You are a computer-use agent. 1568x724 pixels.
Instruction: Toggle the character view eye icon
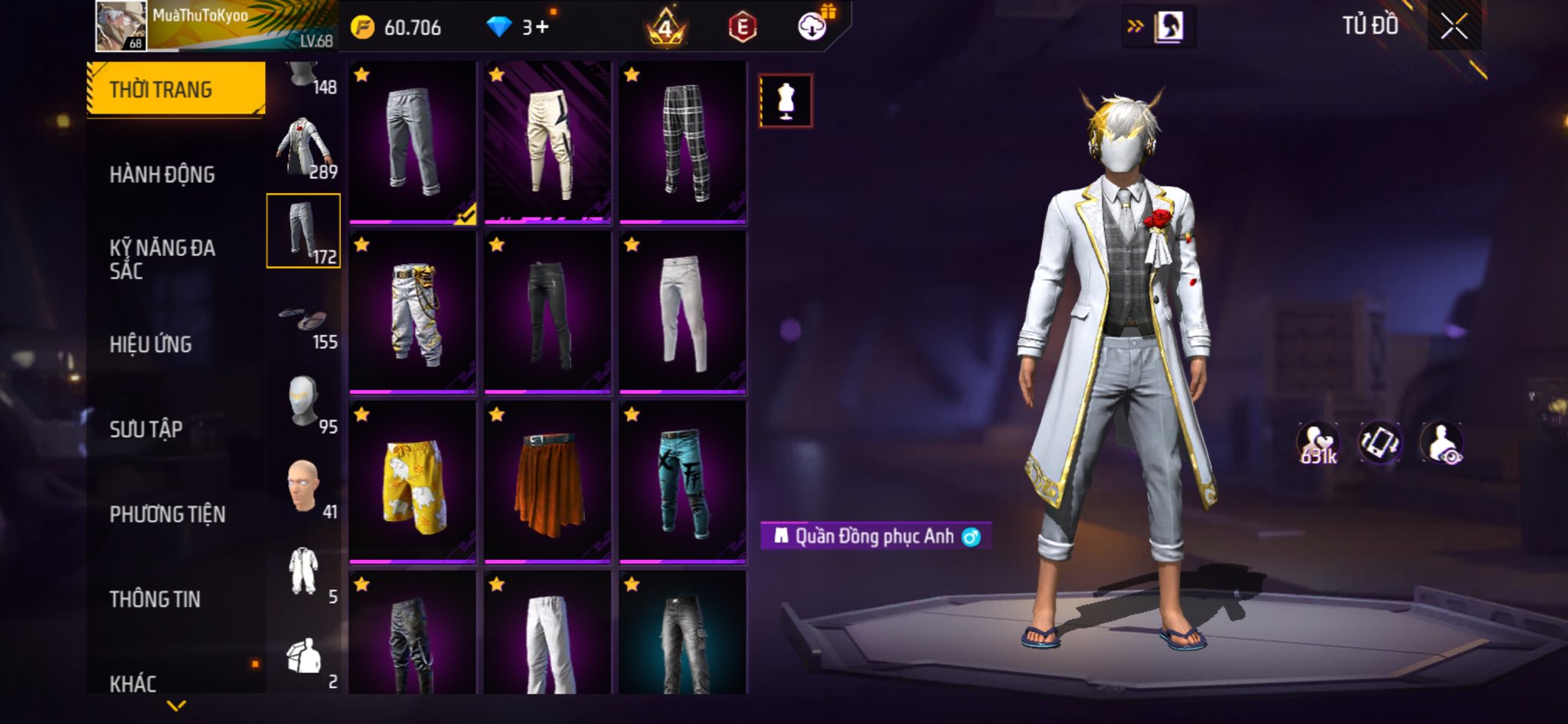coord(1442,443)
